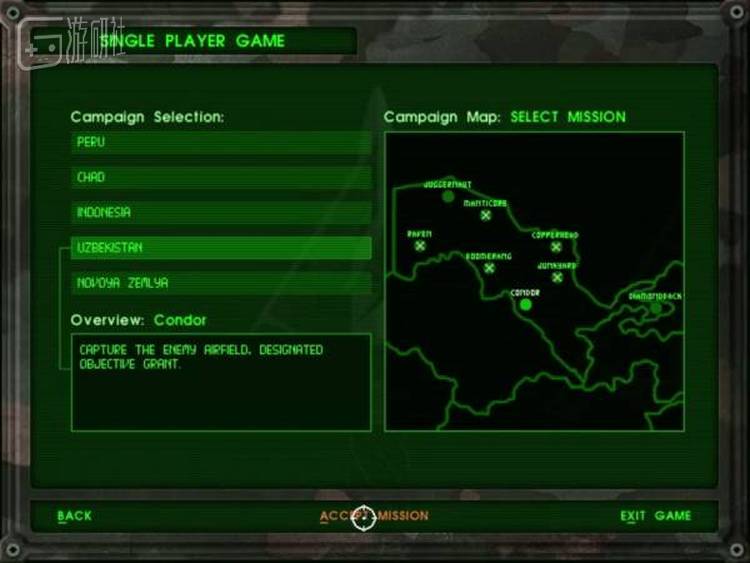Choose the Raven mission marker
This screenshot has height=563, width=750.
pos(420,245)
